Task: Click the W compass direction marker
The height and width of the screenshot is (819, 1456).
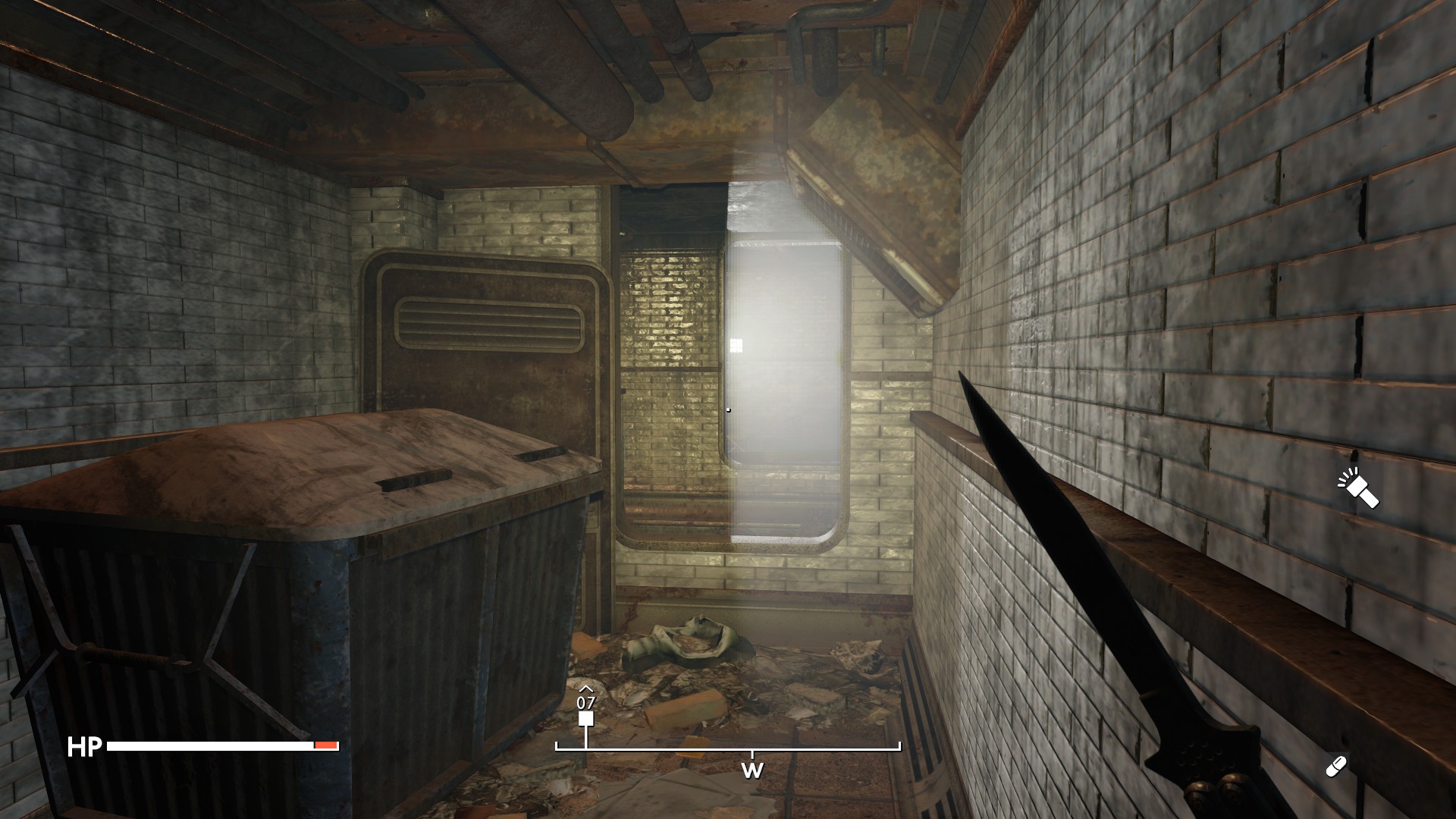Action: [x=752, y=770]
